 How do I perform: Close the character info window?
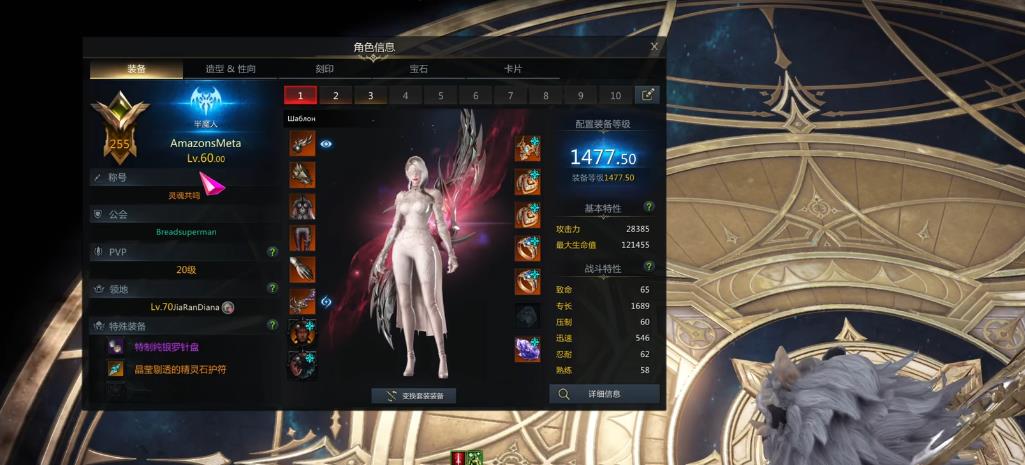pos(654,46)
